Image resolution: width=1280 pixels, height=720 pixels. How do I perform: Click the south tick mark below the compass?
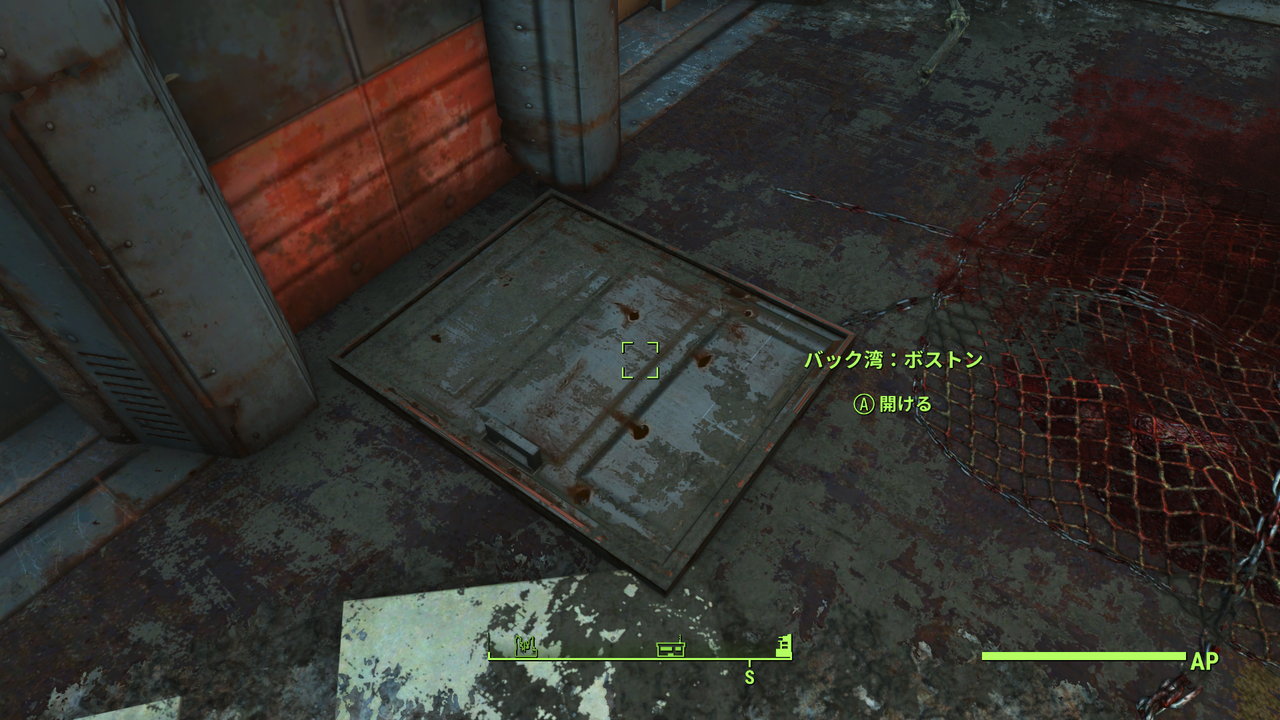click(x=750, y=663)
